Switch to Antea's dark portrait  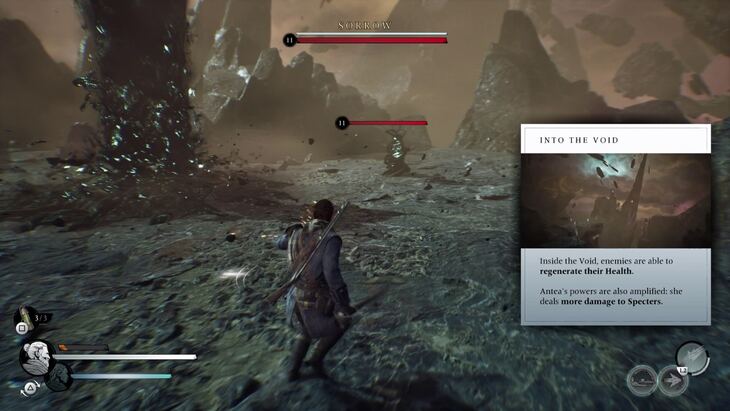58,377
